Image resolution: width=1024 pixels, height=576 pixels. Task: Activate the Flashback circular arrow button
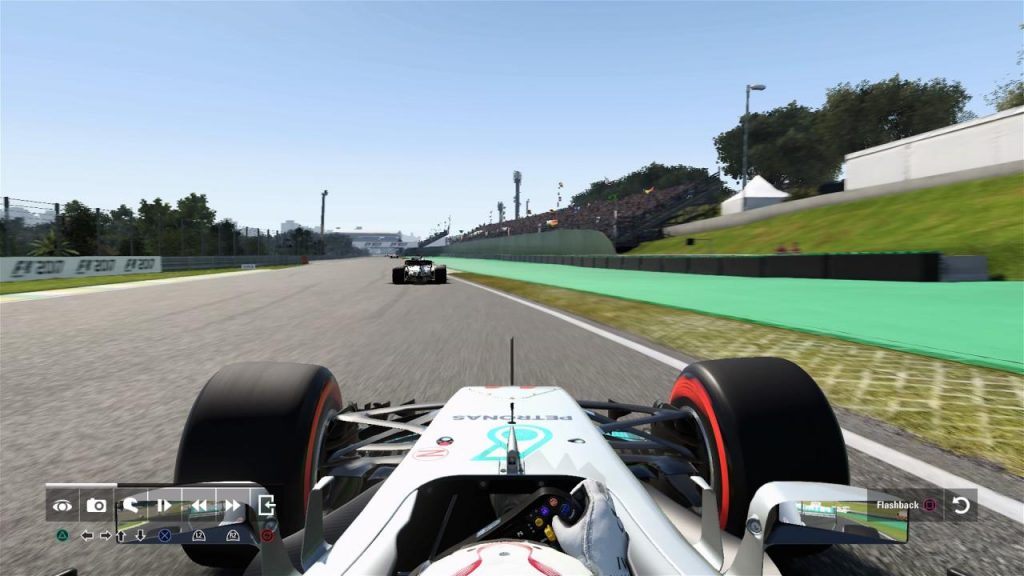(961, 505)
